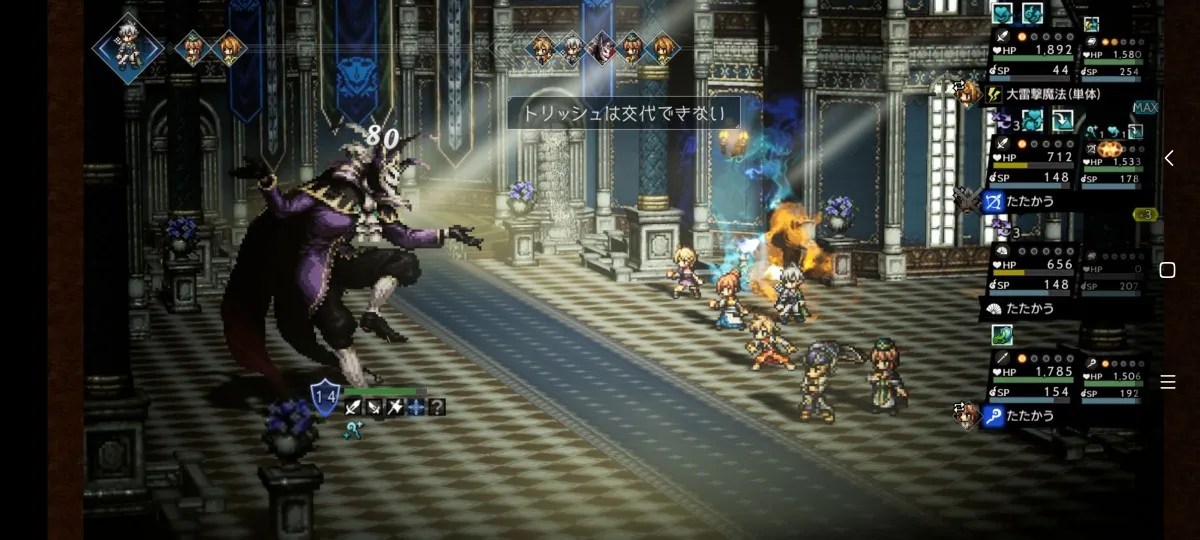Open the Android recent apps button
Screen dimensions: 1200x540
[x=1168, y=382]
